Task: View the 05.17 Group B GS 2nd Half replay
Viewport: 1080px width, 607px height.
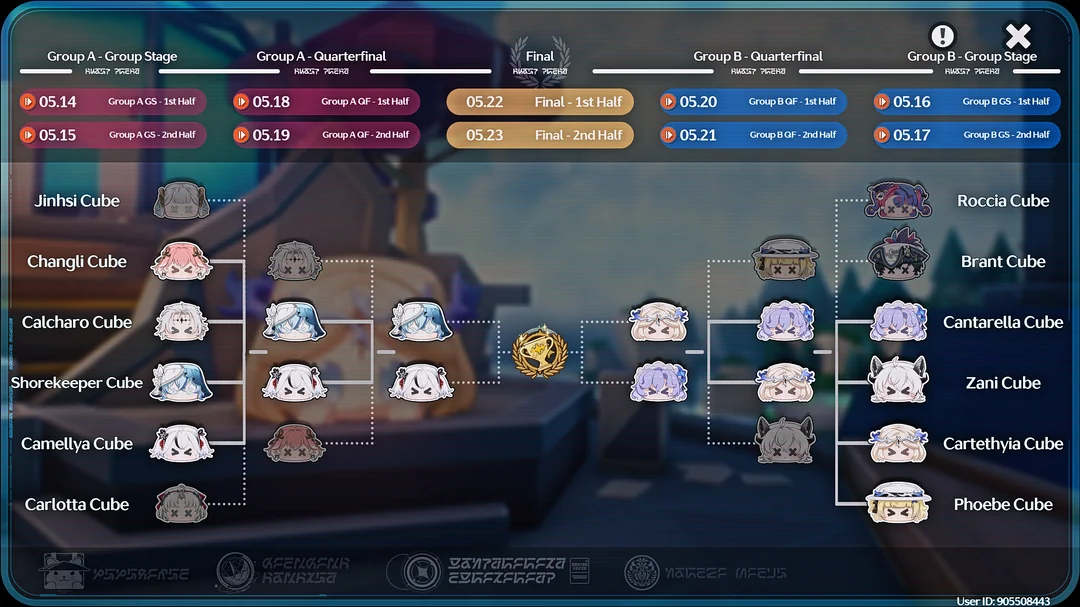Action: pyautogui.click(x=967, y=135)
